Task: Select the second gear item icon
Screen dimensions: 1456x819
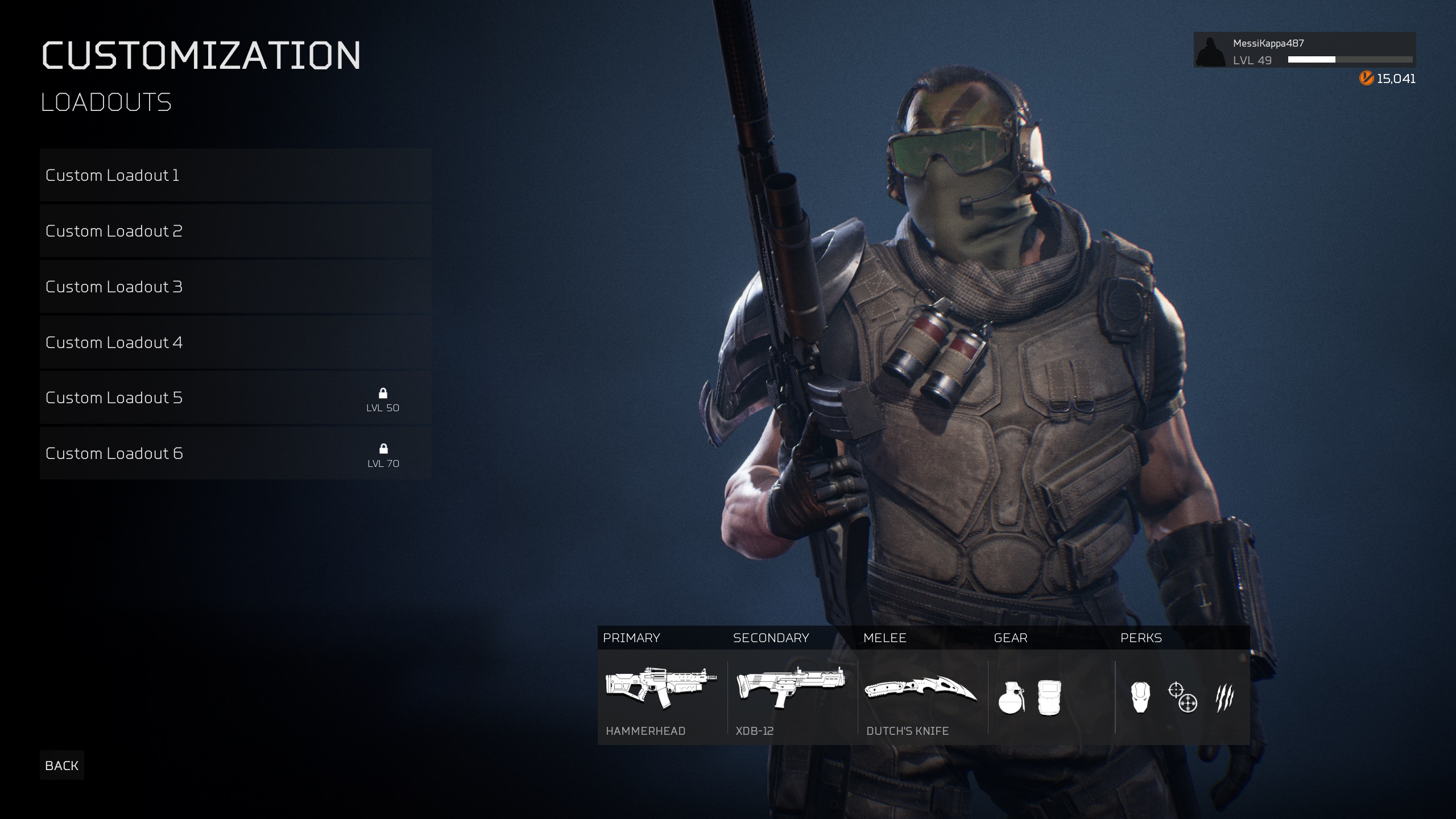Action: tap(1049, 698)
